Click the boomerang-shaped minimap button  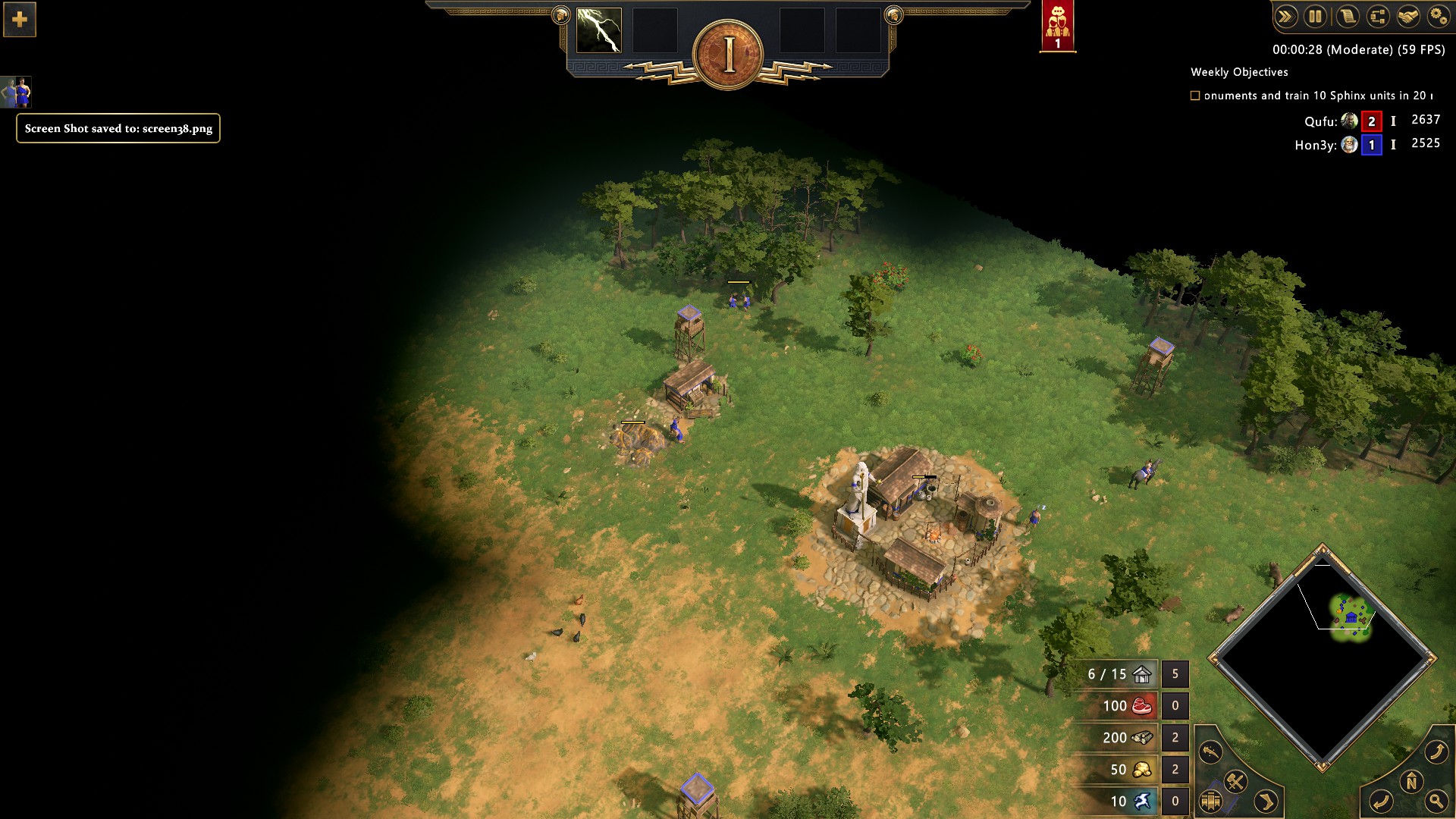pyautogui.click(x=1266, y=801)
